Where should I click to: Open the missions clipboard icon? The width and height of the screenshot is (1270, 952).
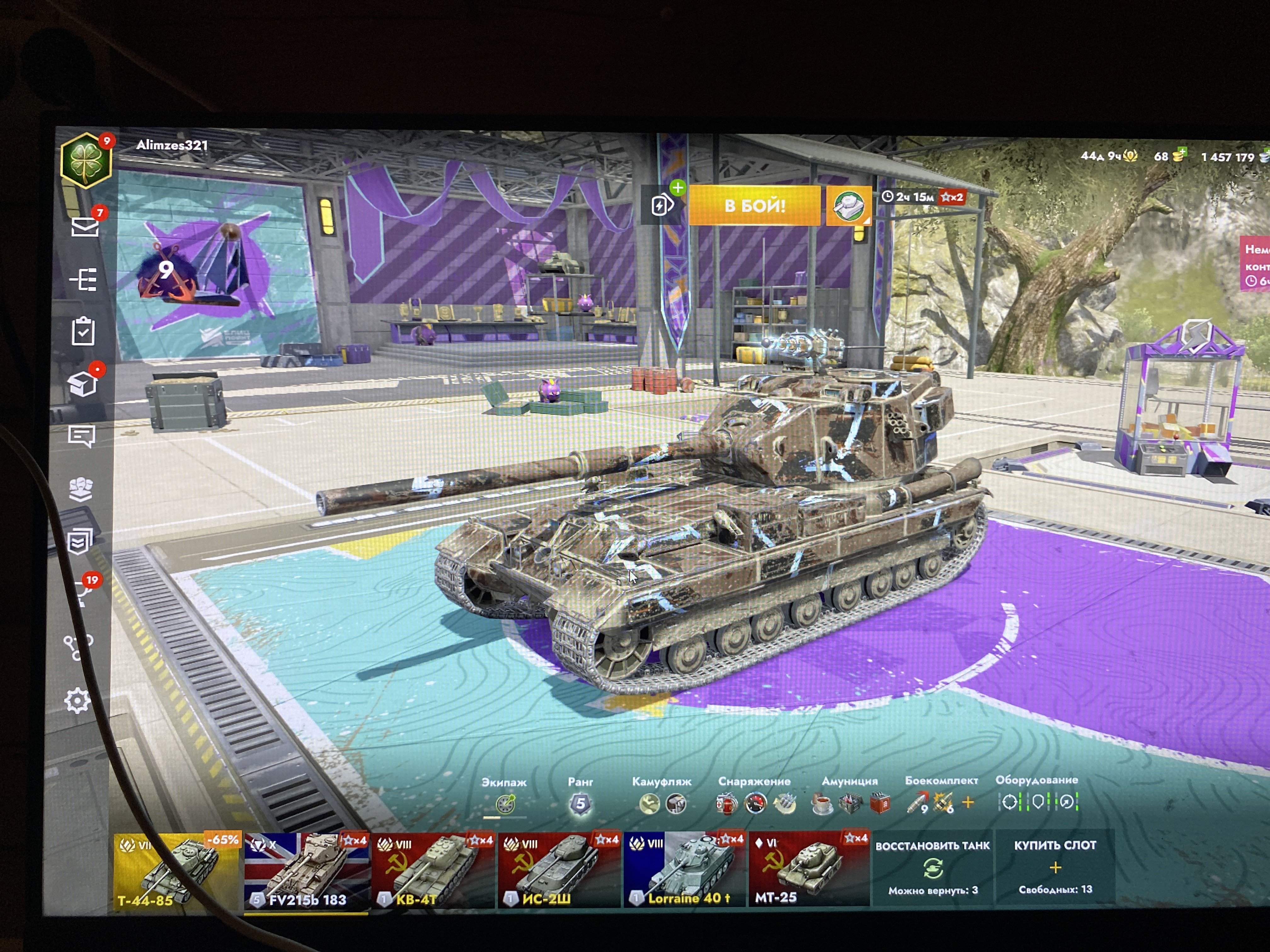coord(83,332)
